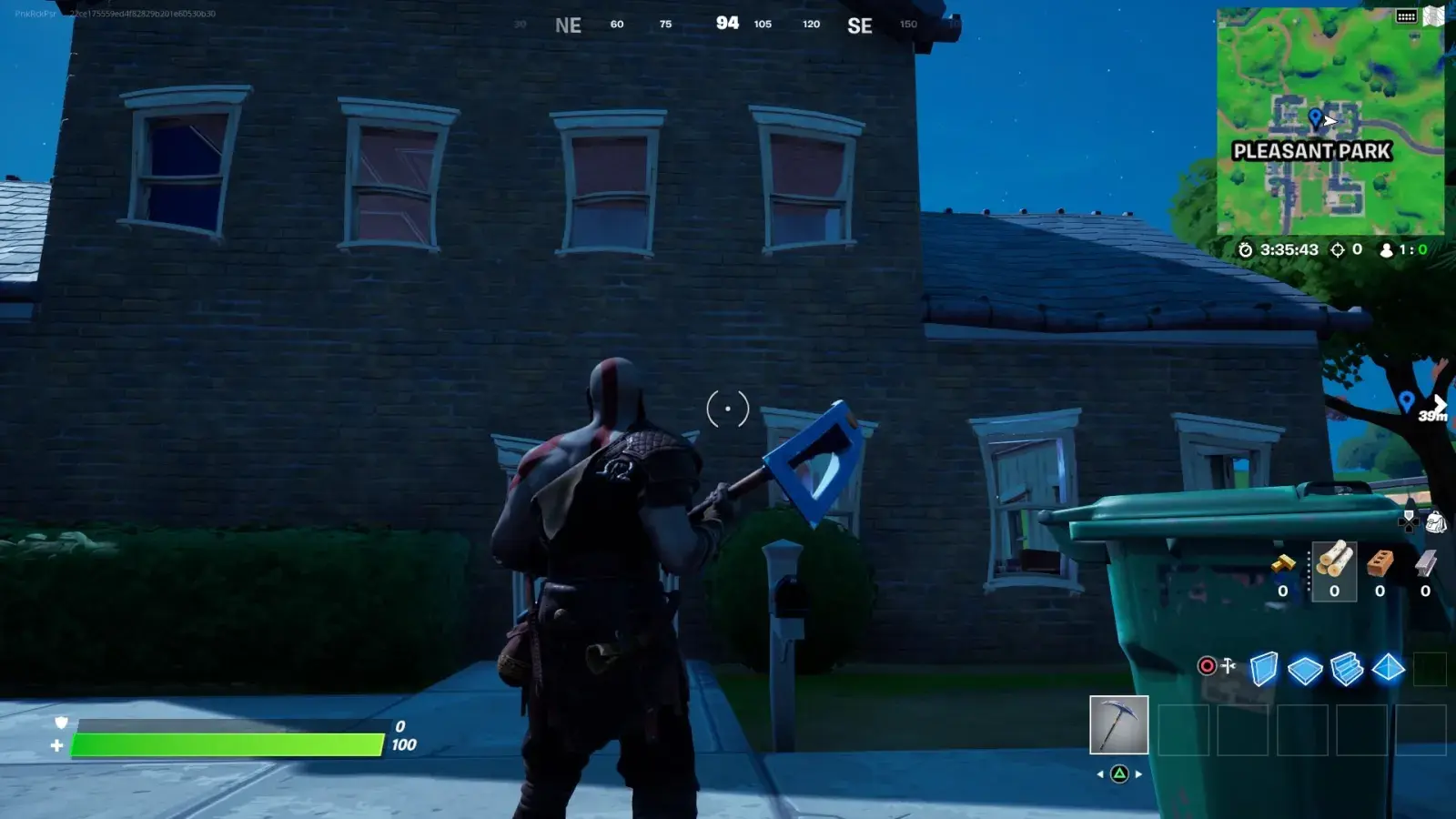Image resolution: width=1456 pixels, height=819 pixels.
Task: Click the wood resource icon
Action: pyautogui.click(x=1334, y=564)
